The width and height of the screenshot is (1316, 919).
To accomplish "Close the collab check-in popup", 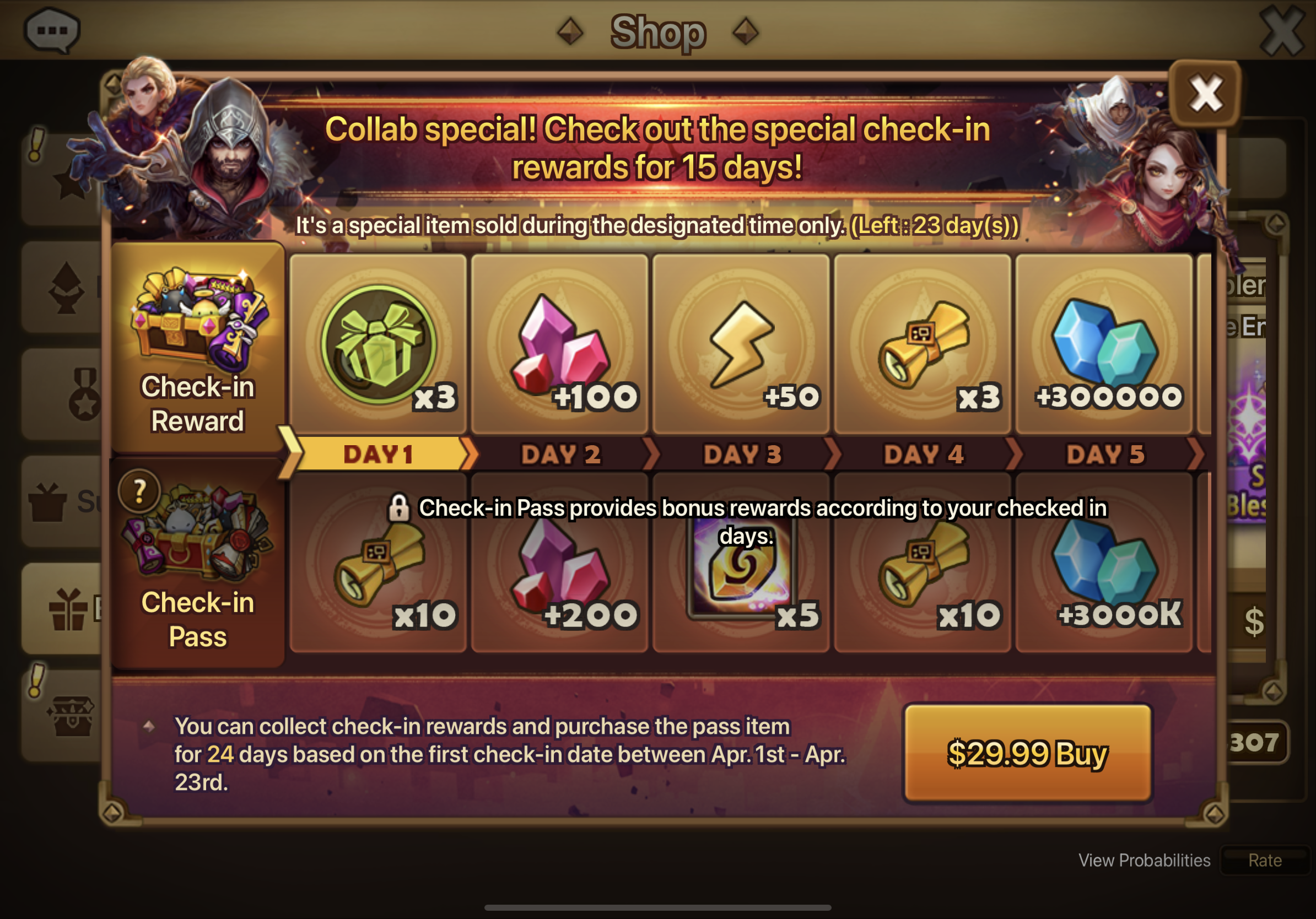I will click(x=1205, y=94).
